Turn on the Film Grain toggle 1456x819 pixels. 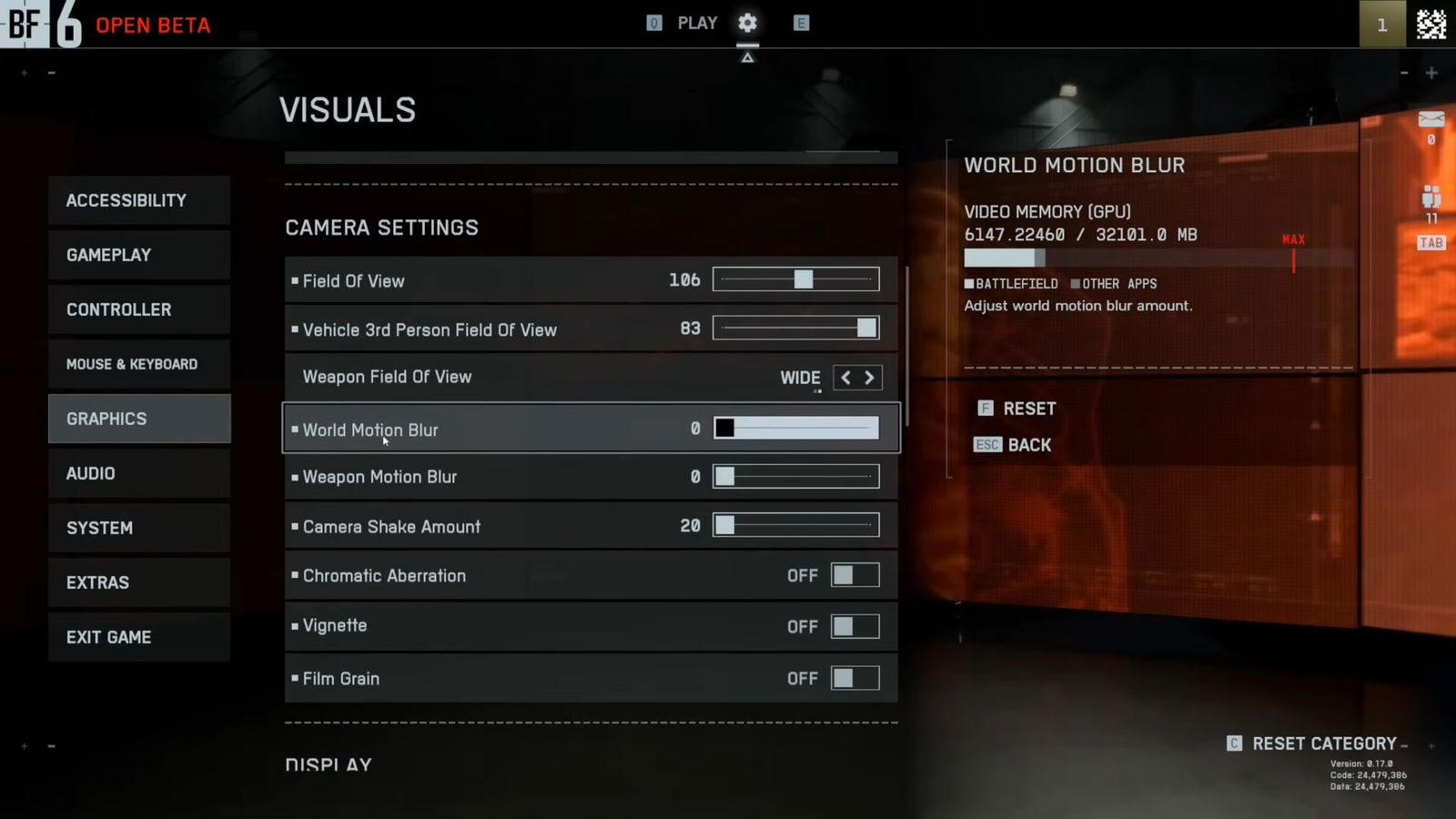[854, 678]
